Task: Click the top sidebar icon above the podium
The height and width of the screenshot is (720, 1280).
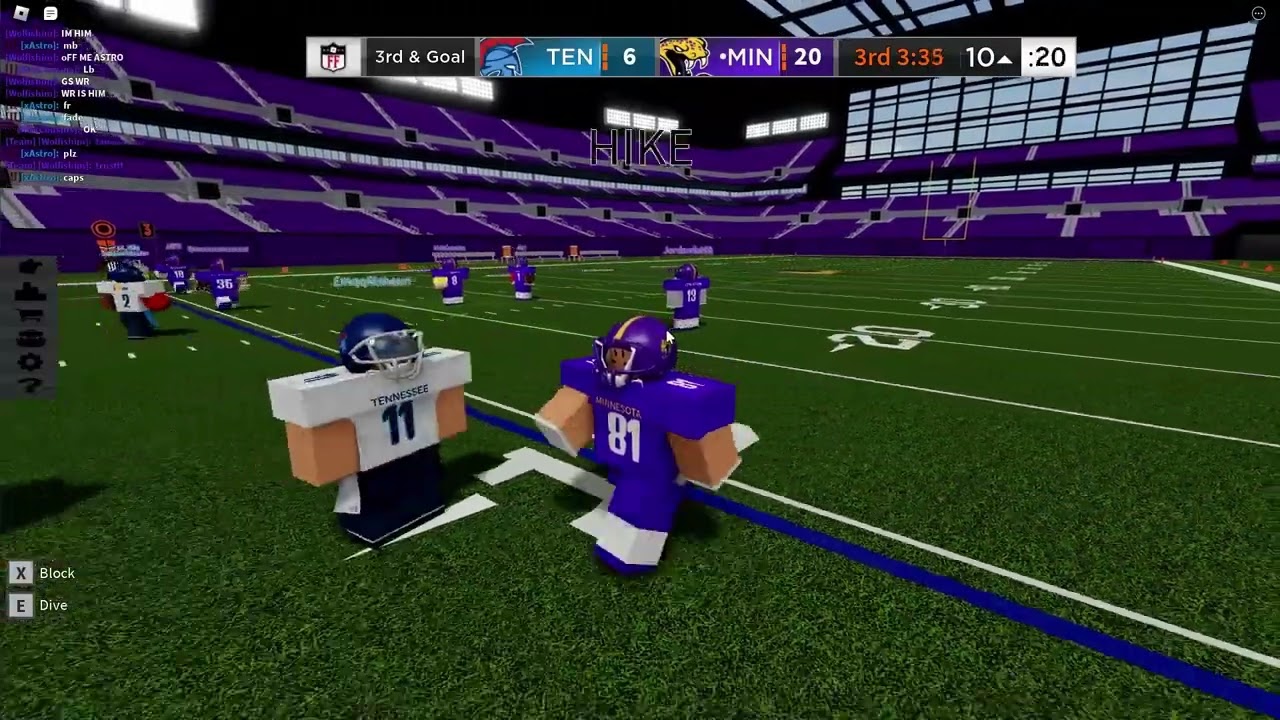Action: tap(30, 268)
